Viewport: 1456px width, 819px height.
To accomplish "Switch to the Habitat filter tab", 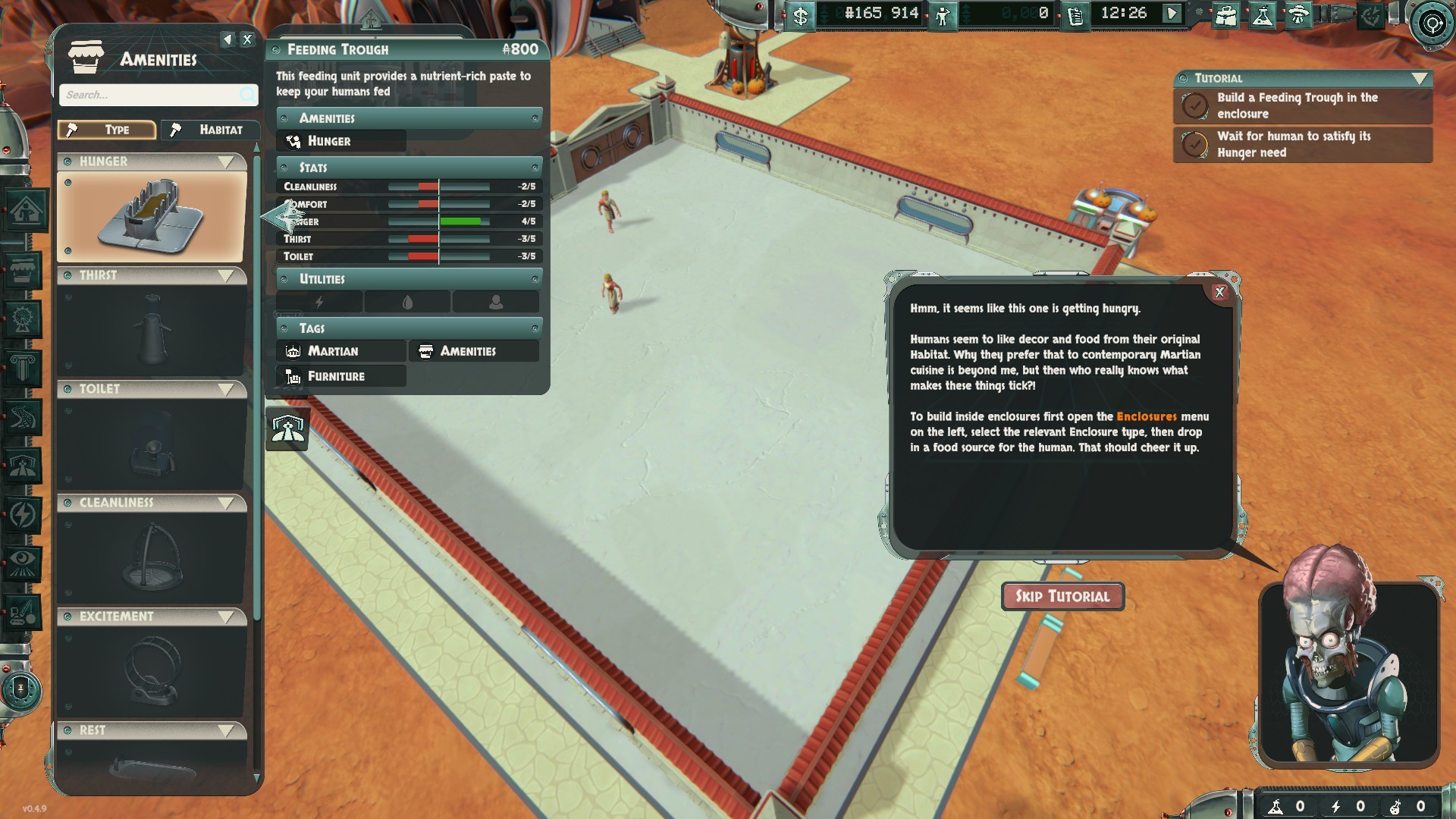I will pyautogui.click(x=209, y=130).
